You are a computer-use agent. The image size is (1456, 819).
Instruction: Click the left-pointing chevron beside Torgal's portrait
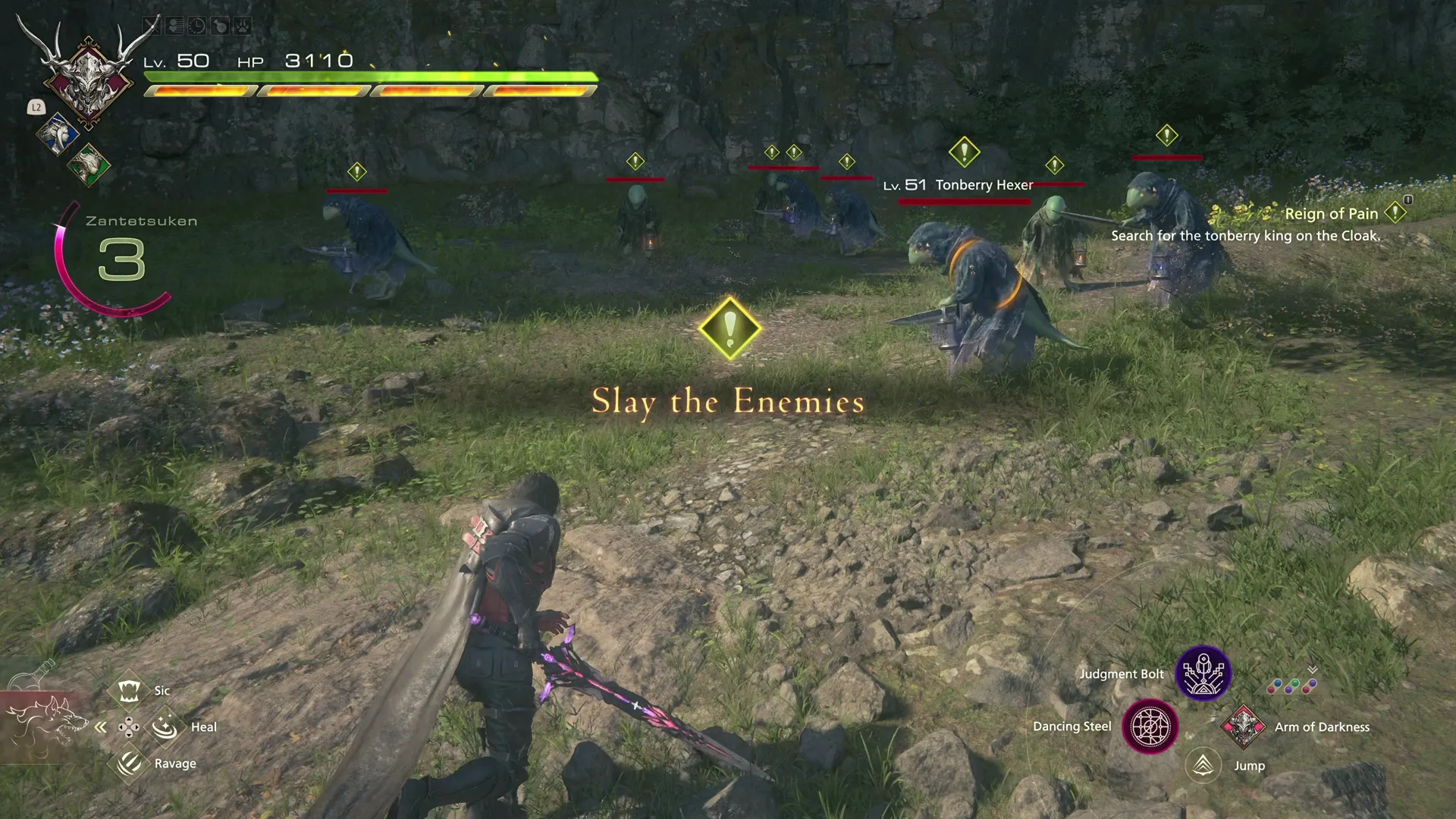point(101,726)
